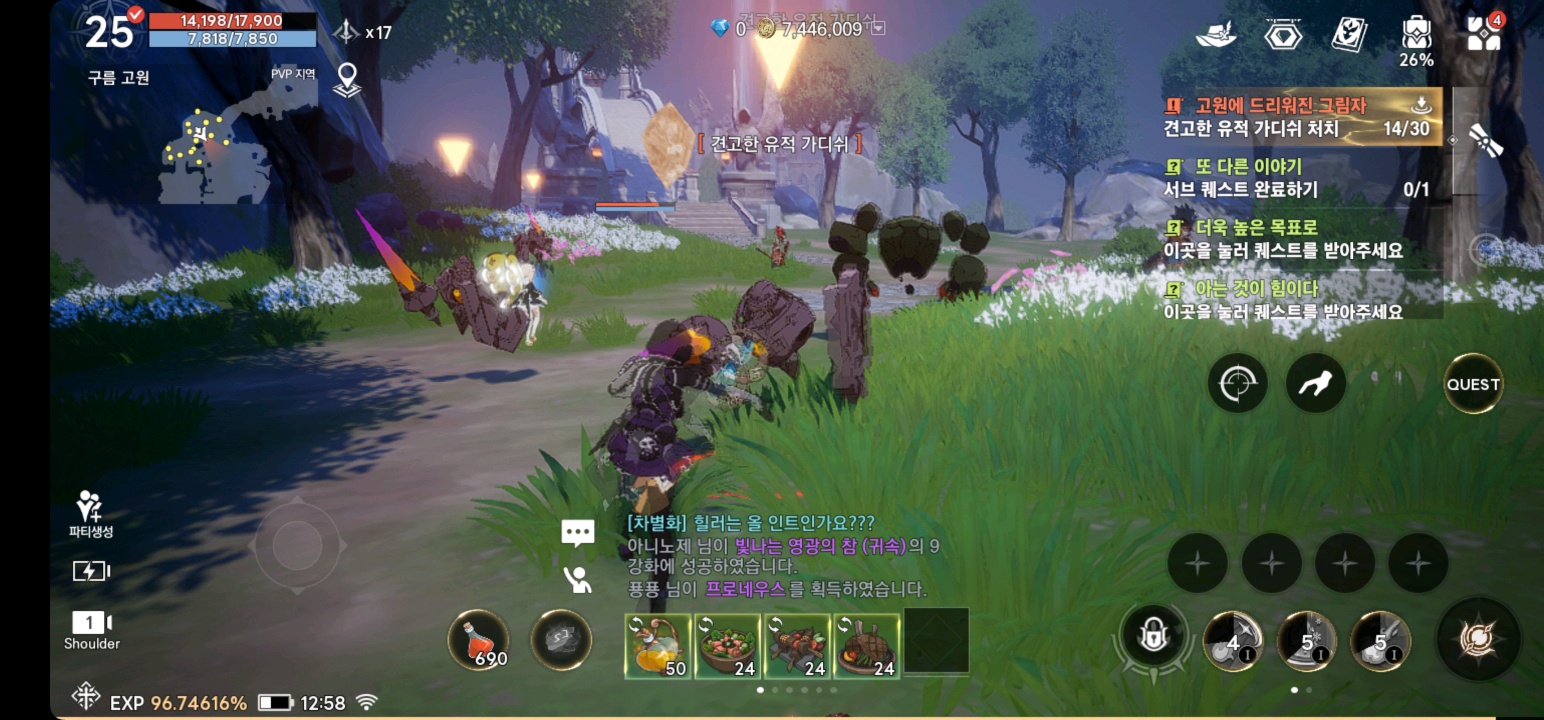Viewport: 1544px width, 720px height.
Task: Use the grey stone item slot
Action: (560, 640)
